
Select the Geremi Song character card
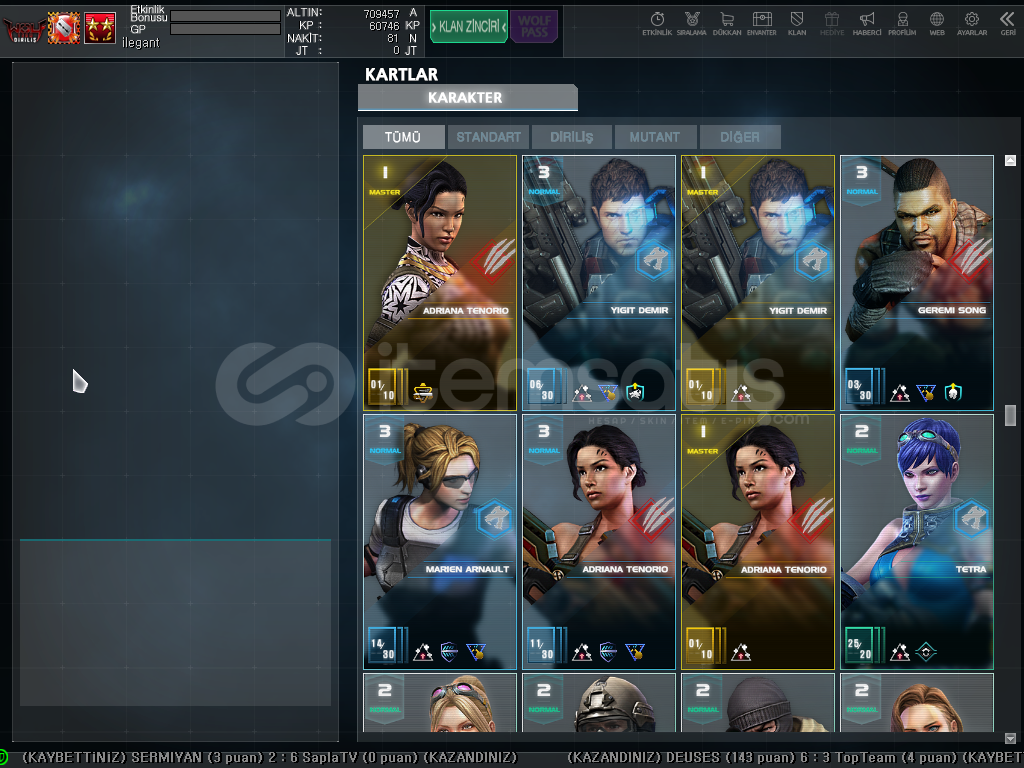point(916,282)
